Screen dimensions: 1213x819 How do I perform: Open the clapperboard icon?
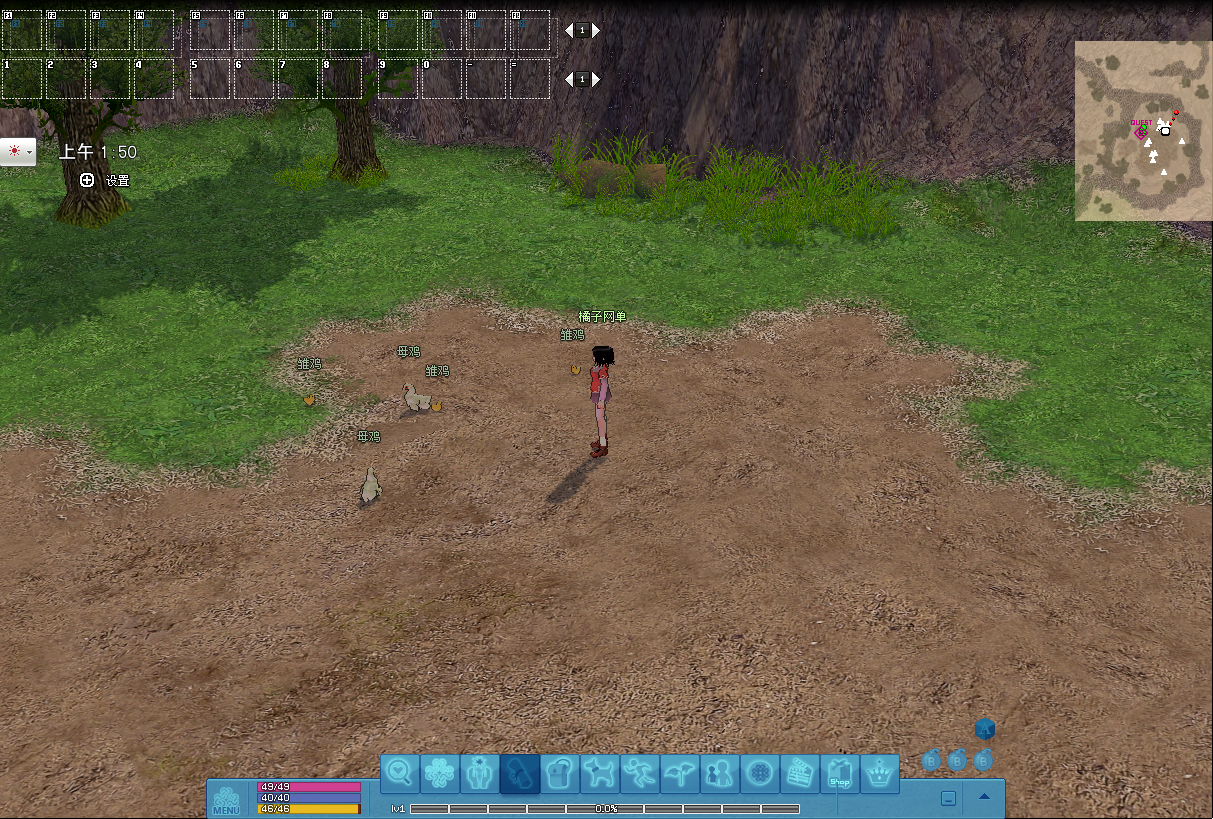point(800,773)
